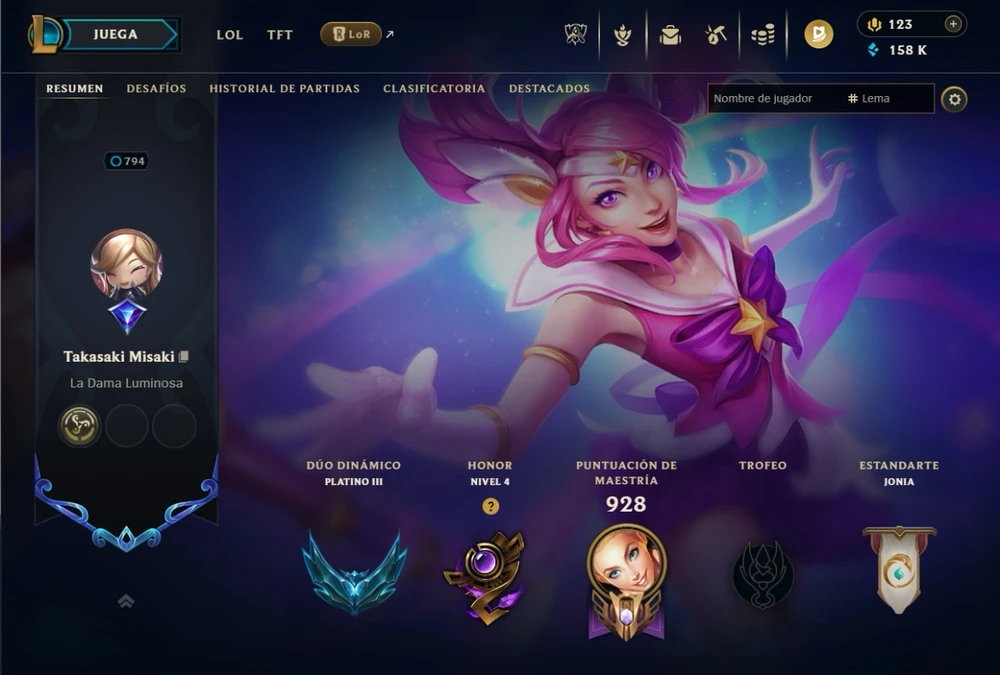
Task: Expand the profile panel arrow
Action: point(126,601)
